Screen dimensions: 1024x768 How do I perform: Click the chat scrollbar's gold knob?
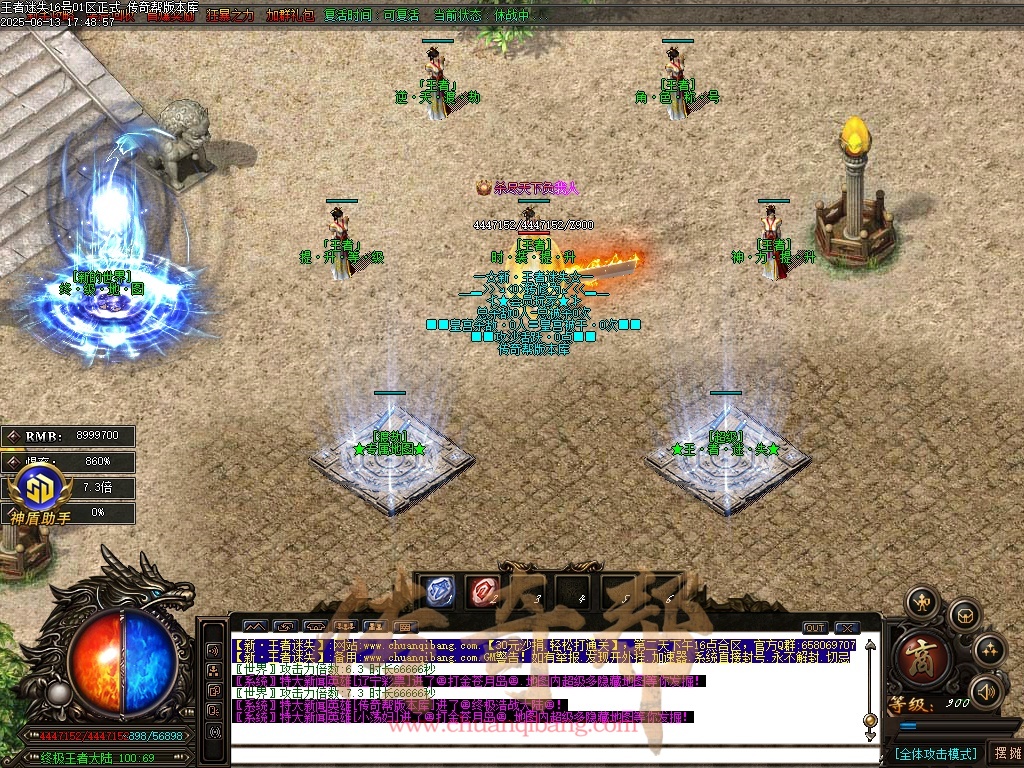click(869, 720)
